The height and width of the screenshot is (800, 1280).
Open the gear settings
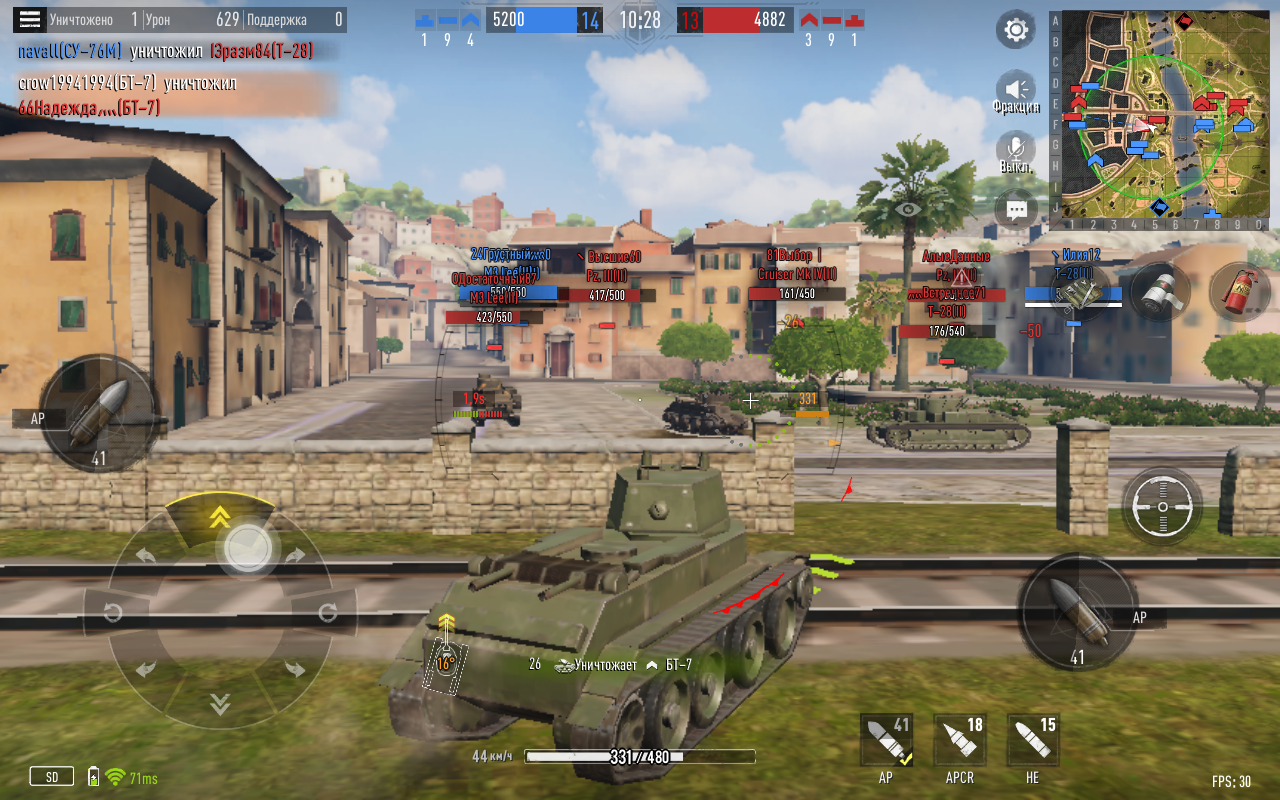tap(1016, 30)
